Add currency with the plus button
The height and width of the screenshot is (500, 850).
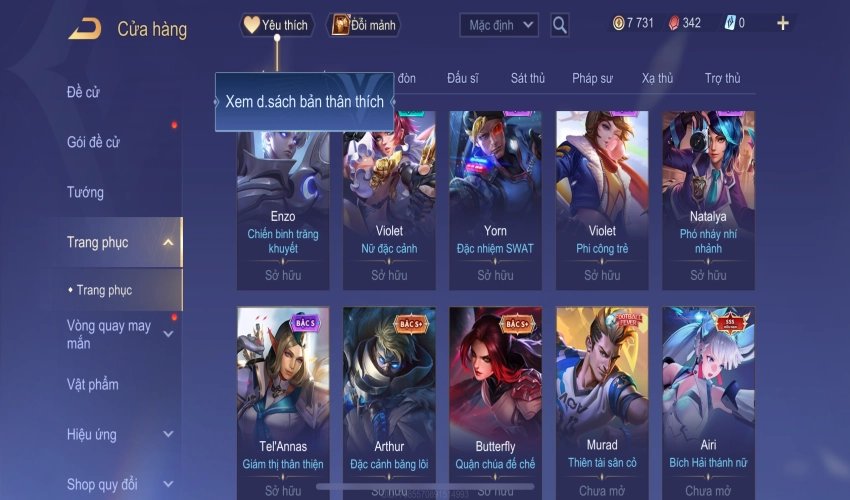point(782,23)
